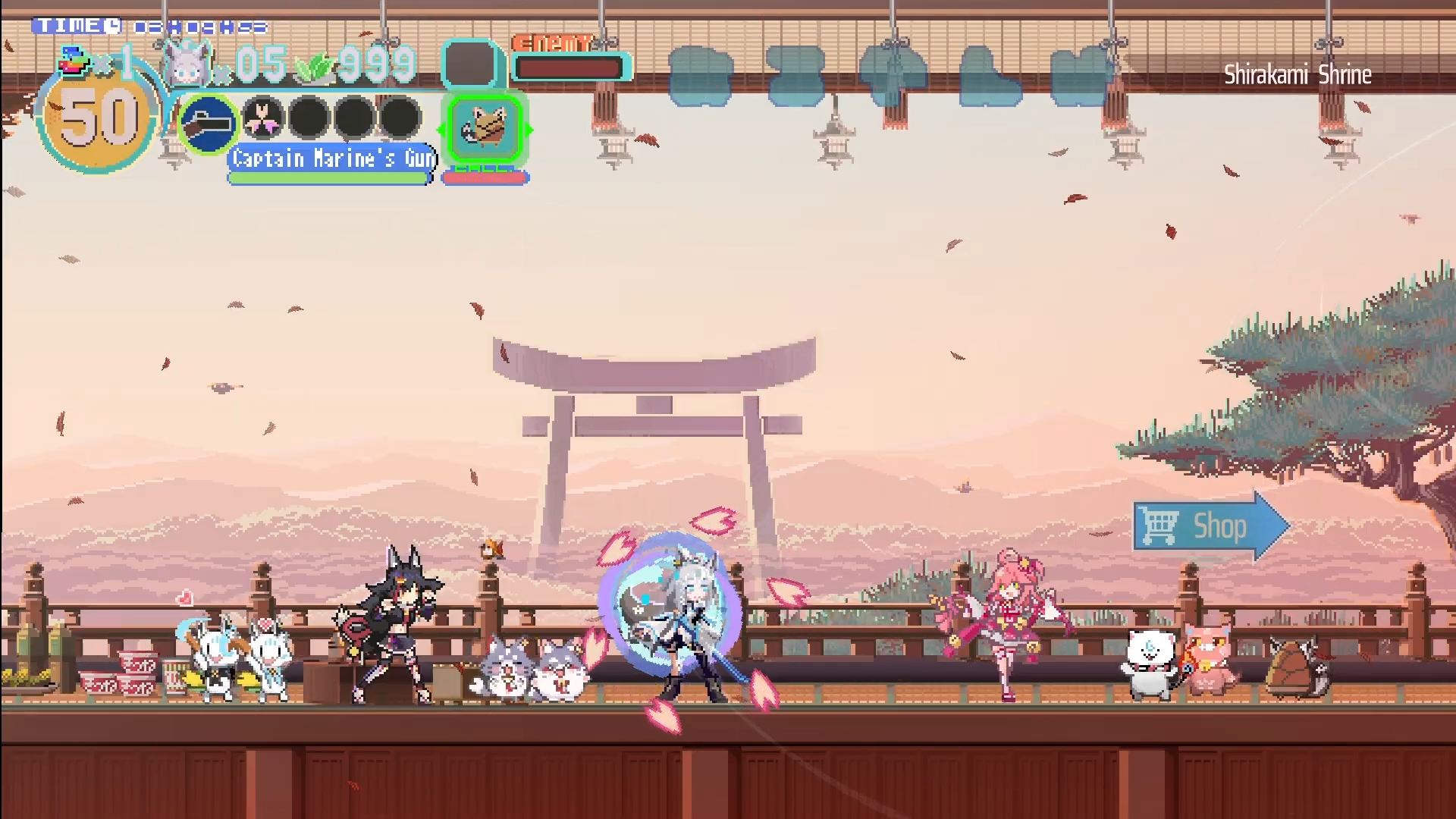Choose the cherry blossom weapon slot
Image resolution: width=1456 pixels, height=819 pixels.
[x=263, y=119]
